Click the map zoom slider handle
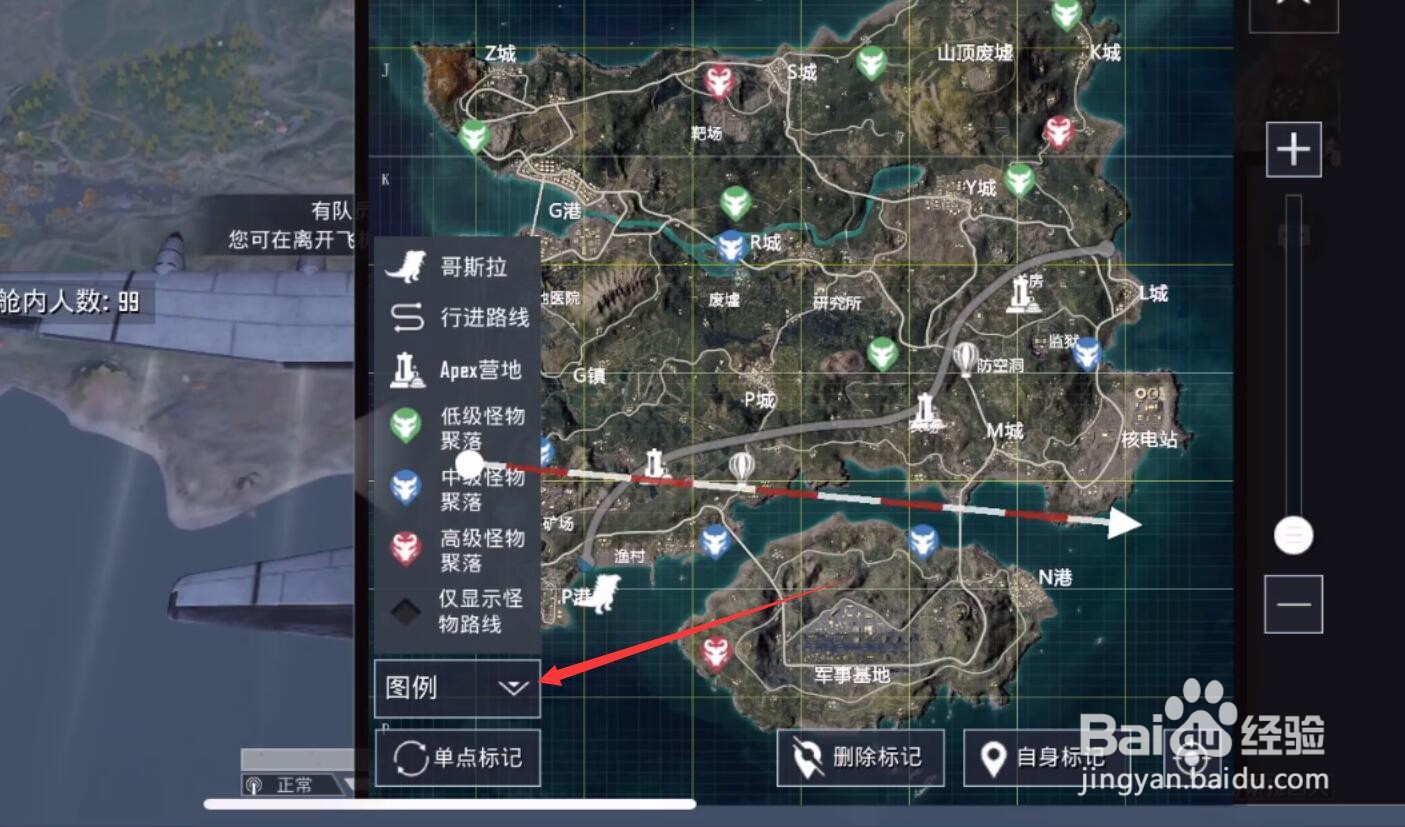Image resolution: width=1405 pixels, height=827 pixels. click(1292, 535)
